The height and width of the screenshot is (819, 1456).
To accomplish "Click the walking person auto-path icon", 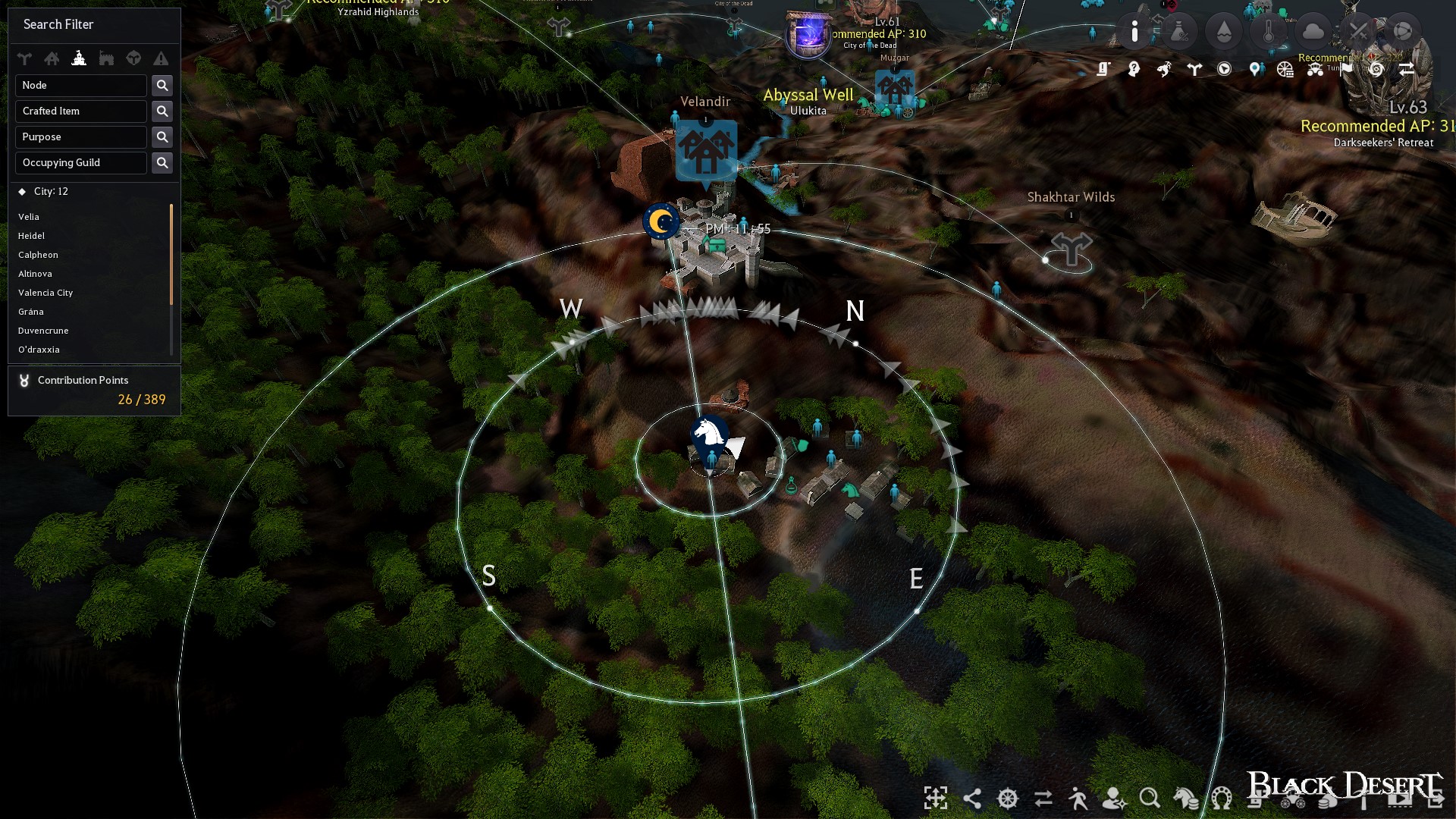I will pyautogui.click(x=1078, y=799).
